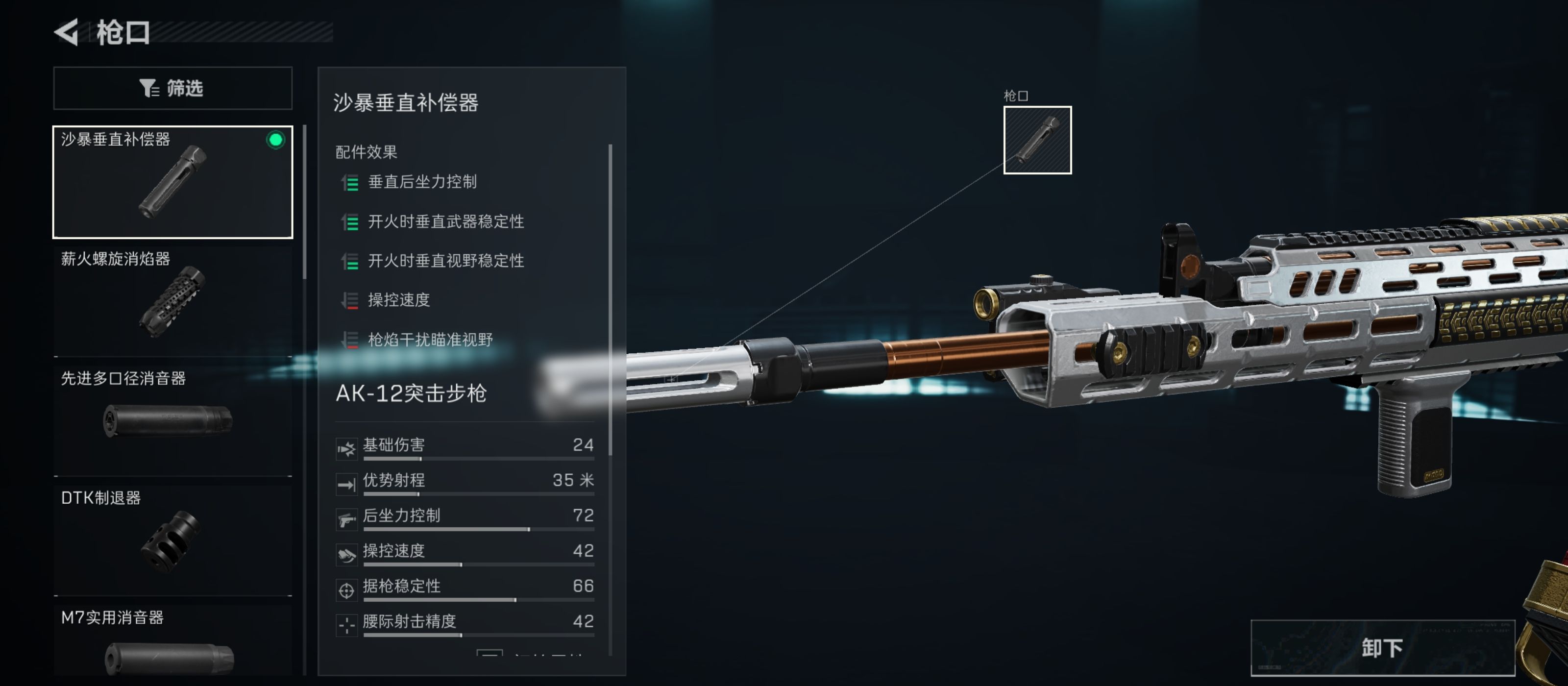The image size is (1568, 686).
Task: Click the 腰际射击精度 hipfire reticle icon
Action: [347, 626]
